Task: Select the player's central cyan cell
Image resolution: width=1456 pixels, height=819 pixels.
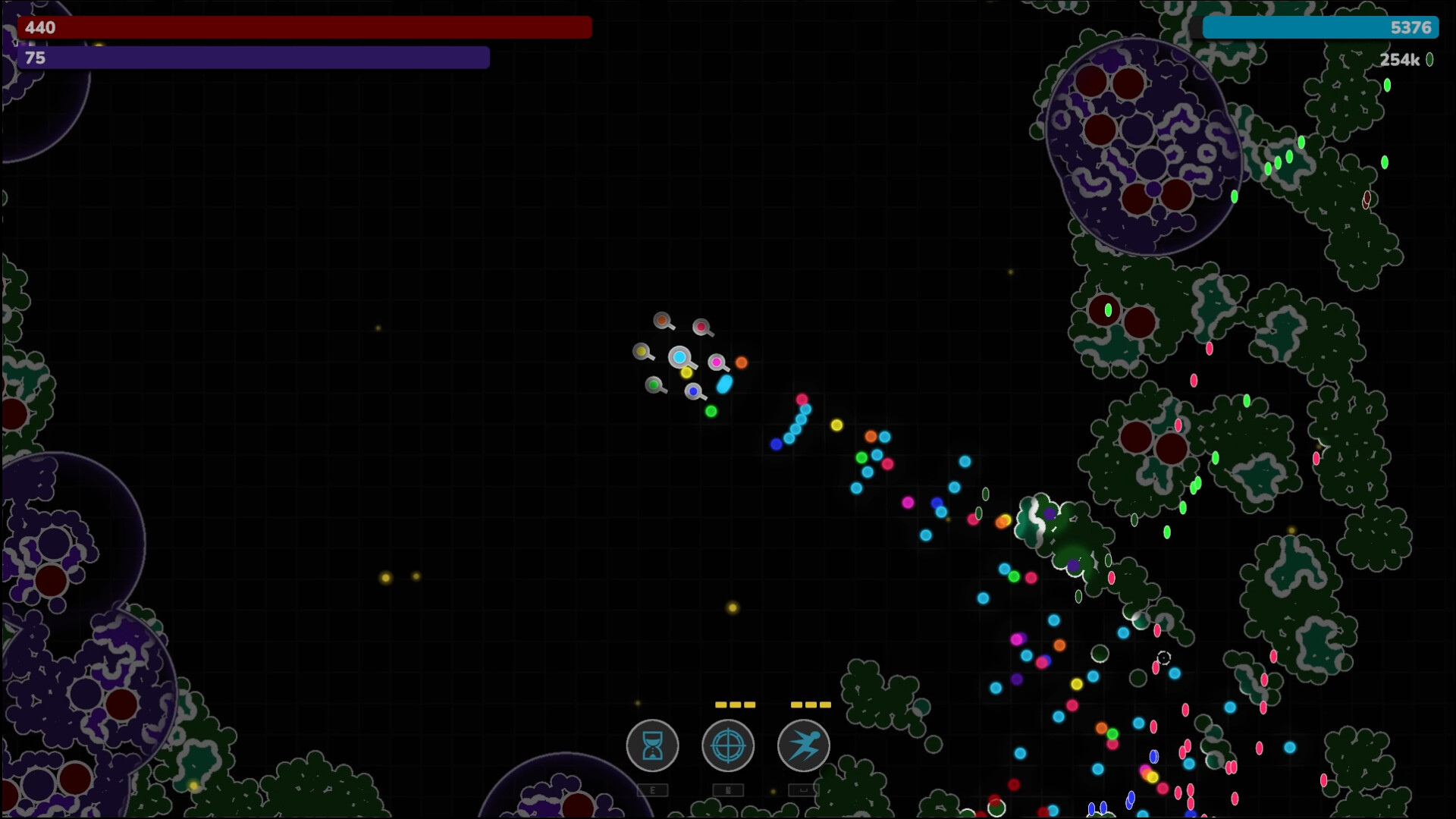Action: [679, 357]
